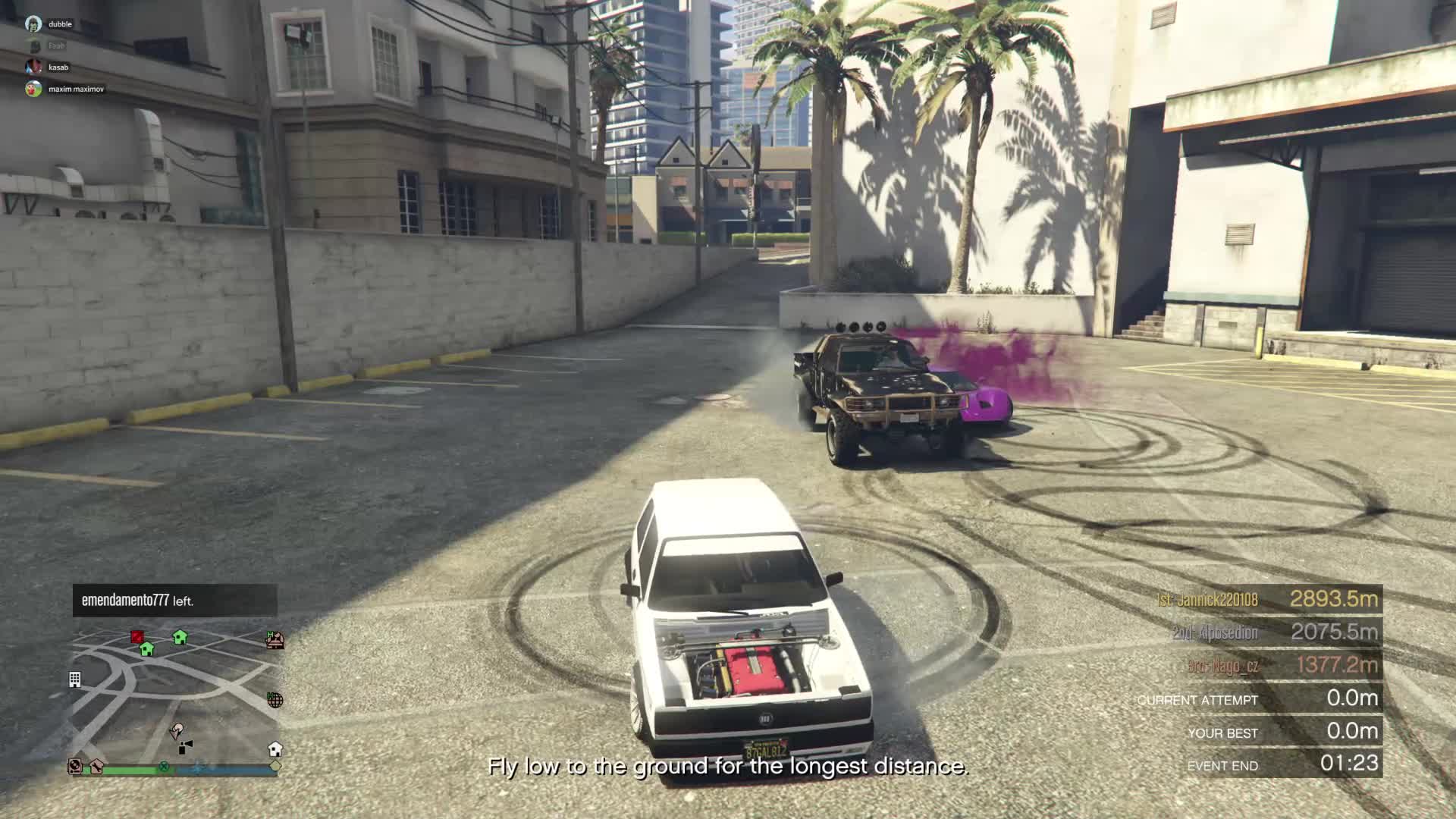Click the emendamento777 left notification
The width and height of the screenshot is (1456, 819).
pyautogui.click(x=174, y=601)
